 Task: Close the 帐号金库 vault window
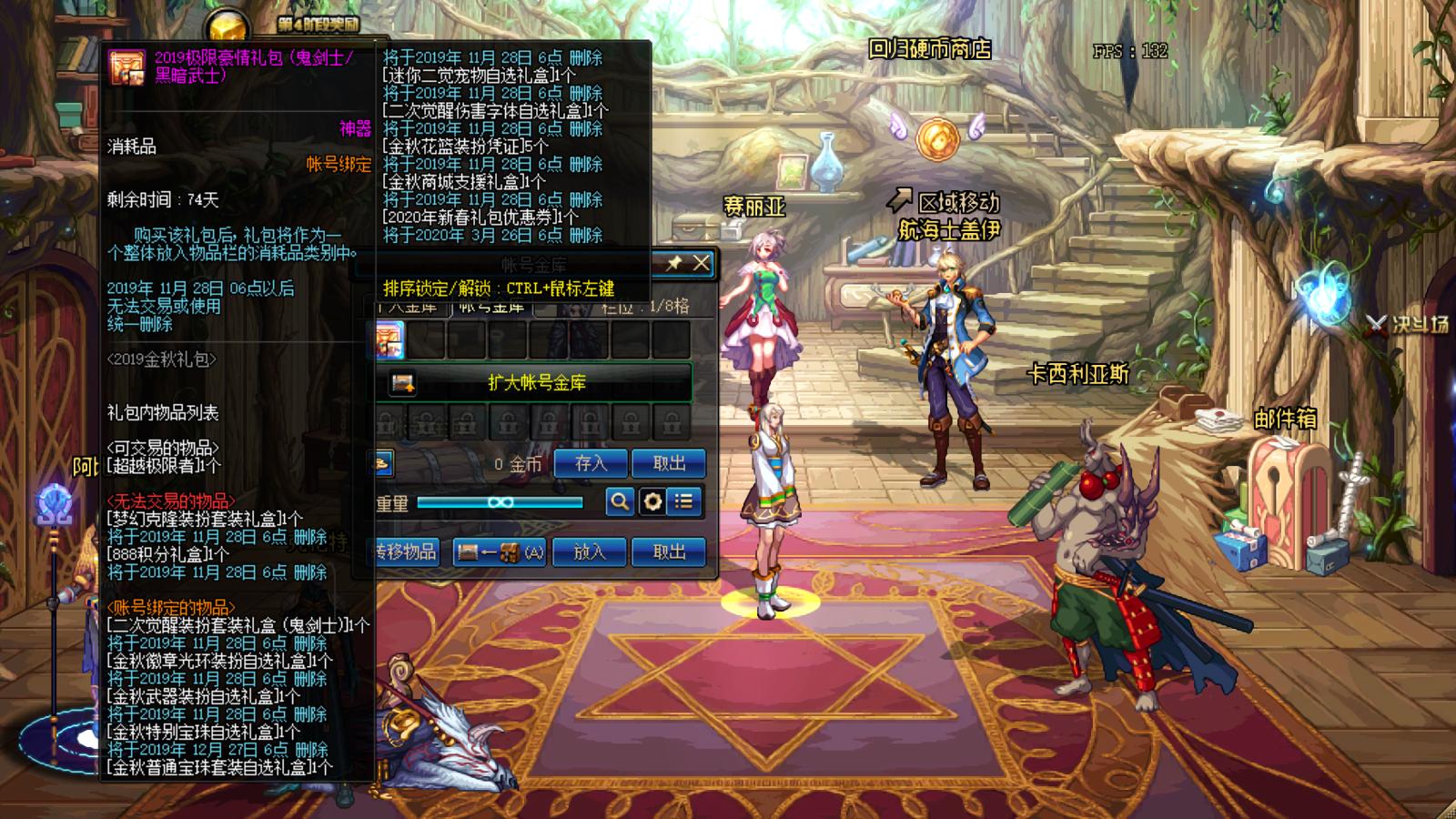[x=701, y=263]
